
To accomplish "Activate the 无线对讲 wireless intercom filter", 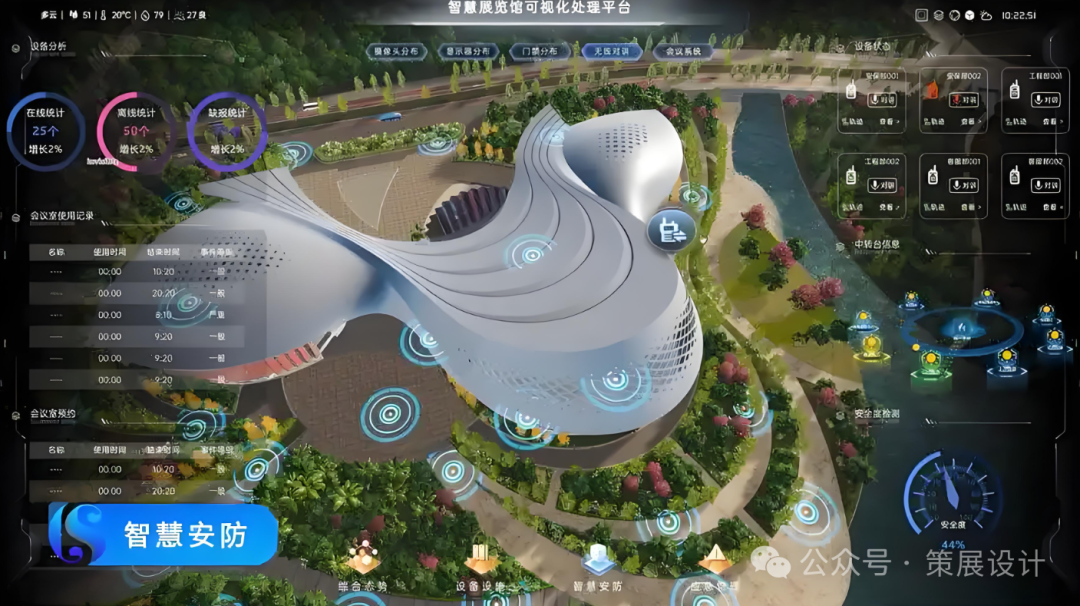I will [612, 51].
